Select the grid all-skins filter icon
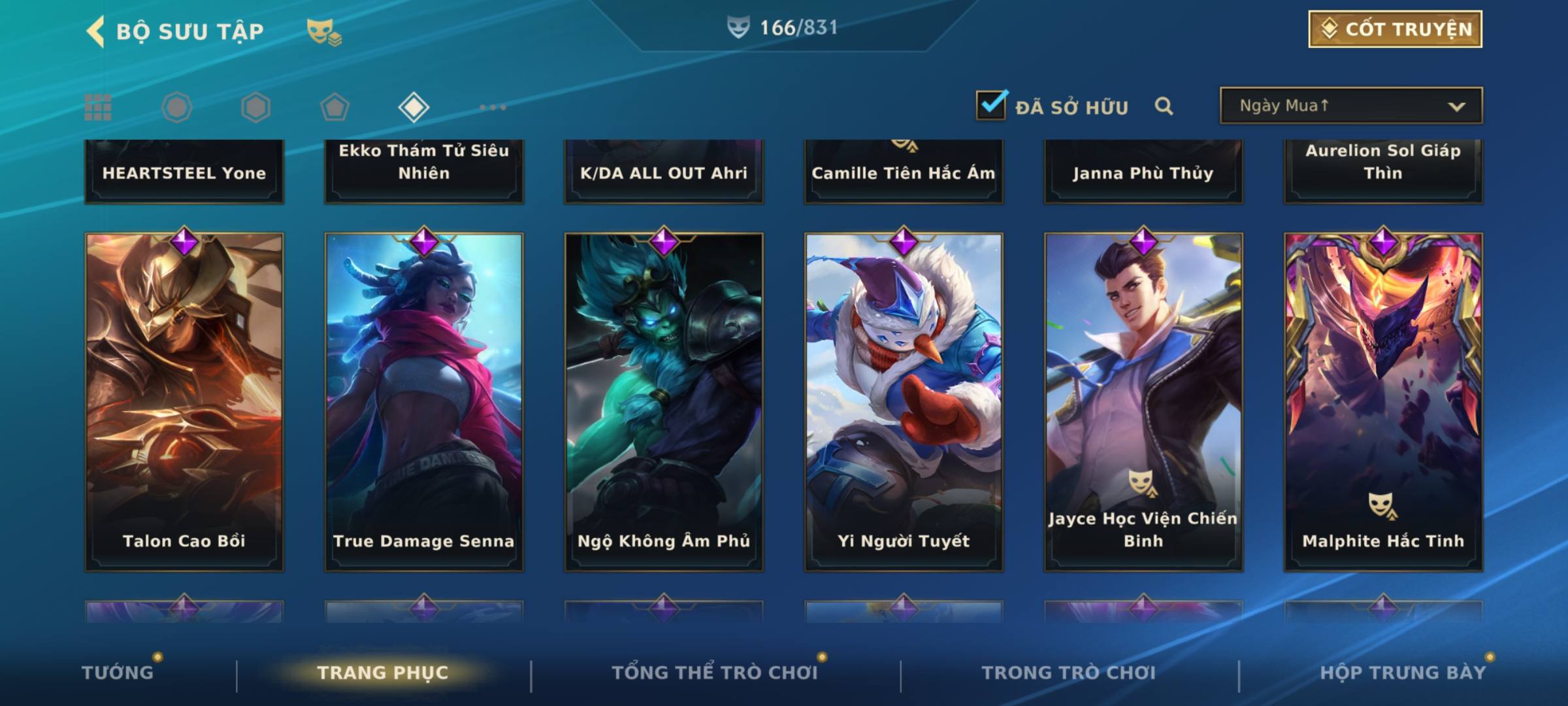 tap(98, 107)
